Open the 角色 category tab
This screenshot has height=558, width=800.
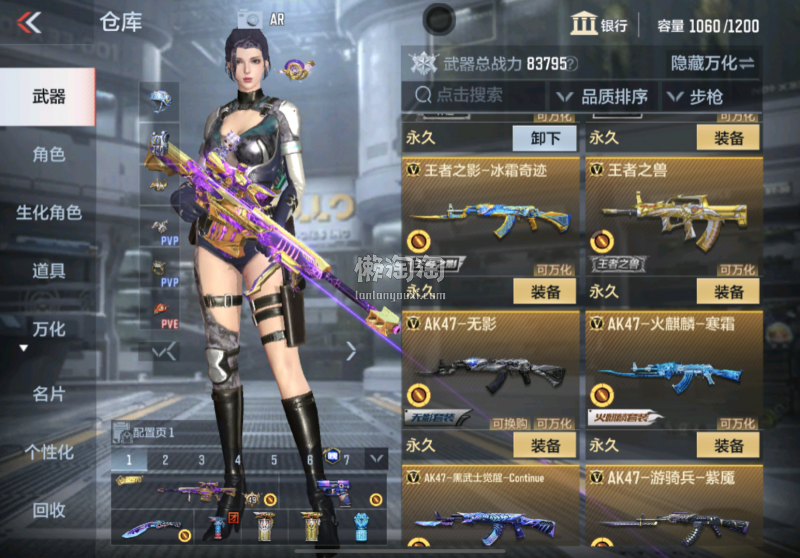point(48,155)
